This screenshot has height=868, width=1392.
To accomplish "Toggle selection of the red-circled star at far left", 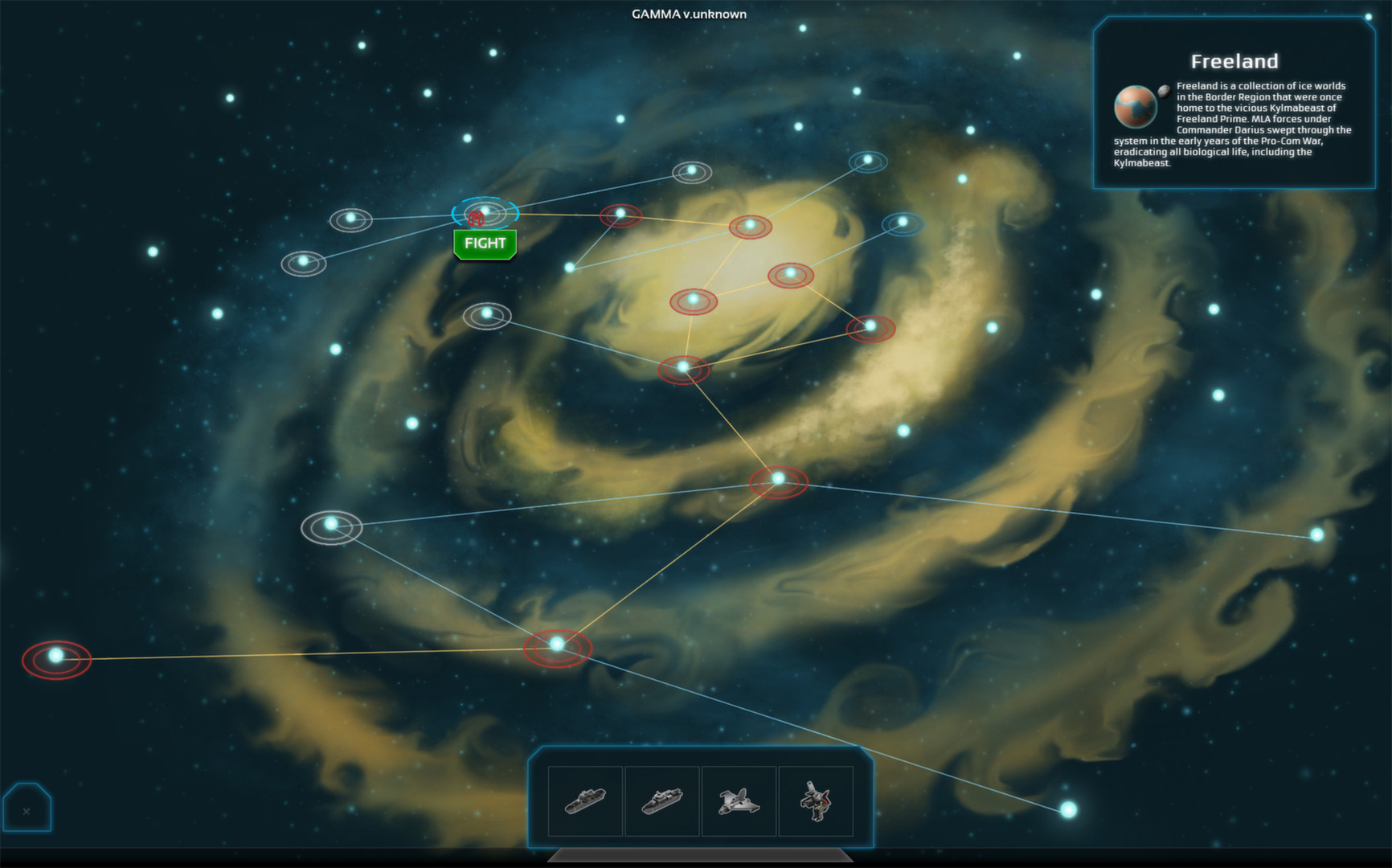I will (55, 656).
